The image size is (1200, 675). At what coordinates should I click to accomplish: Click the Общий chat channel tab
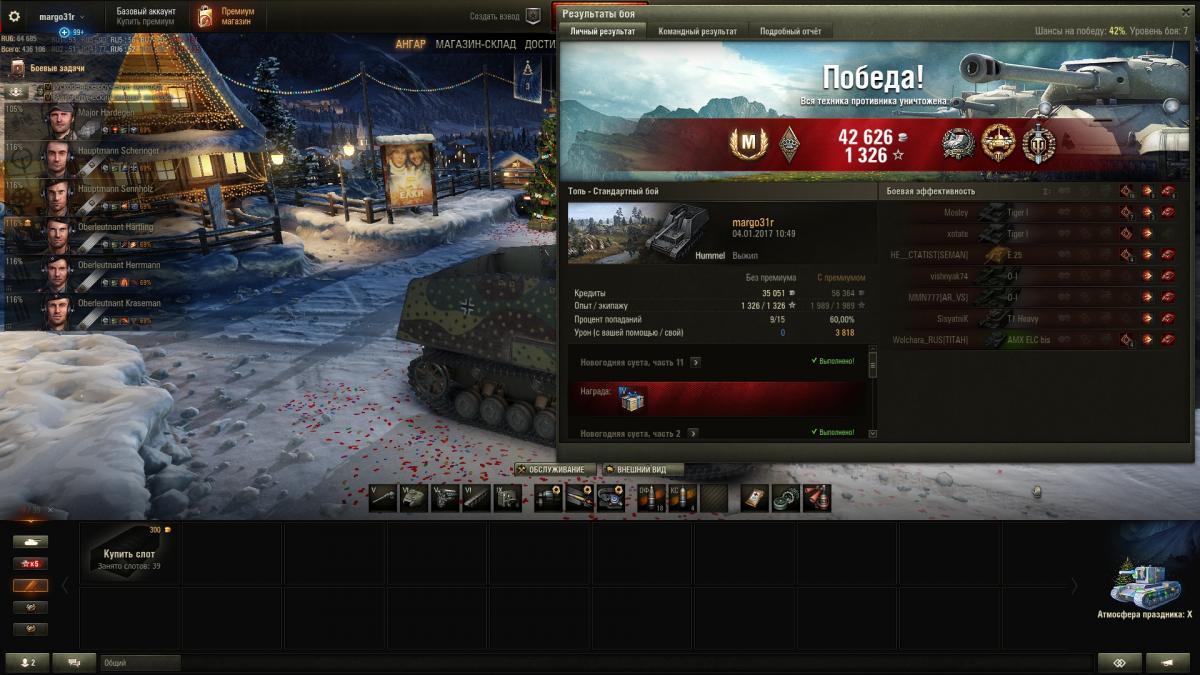[x=140, y=663]
